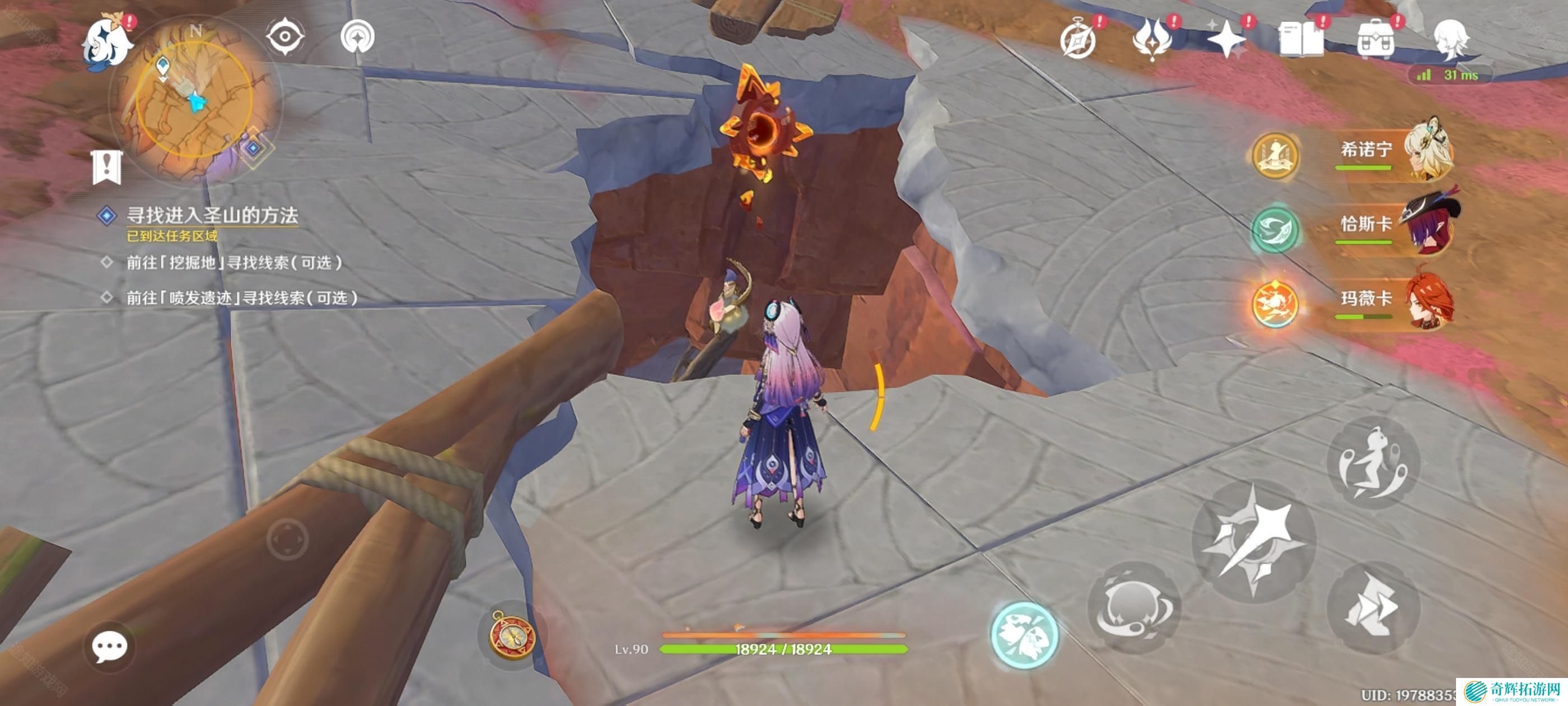Switch to party member 恰斯卡
Screen dimensions: 1568x706
(x=1394, y=225)
